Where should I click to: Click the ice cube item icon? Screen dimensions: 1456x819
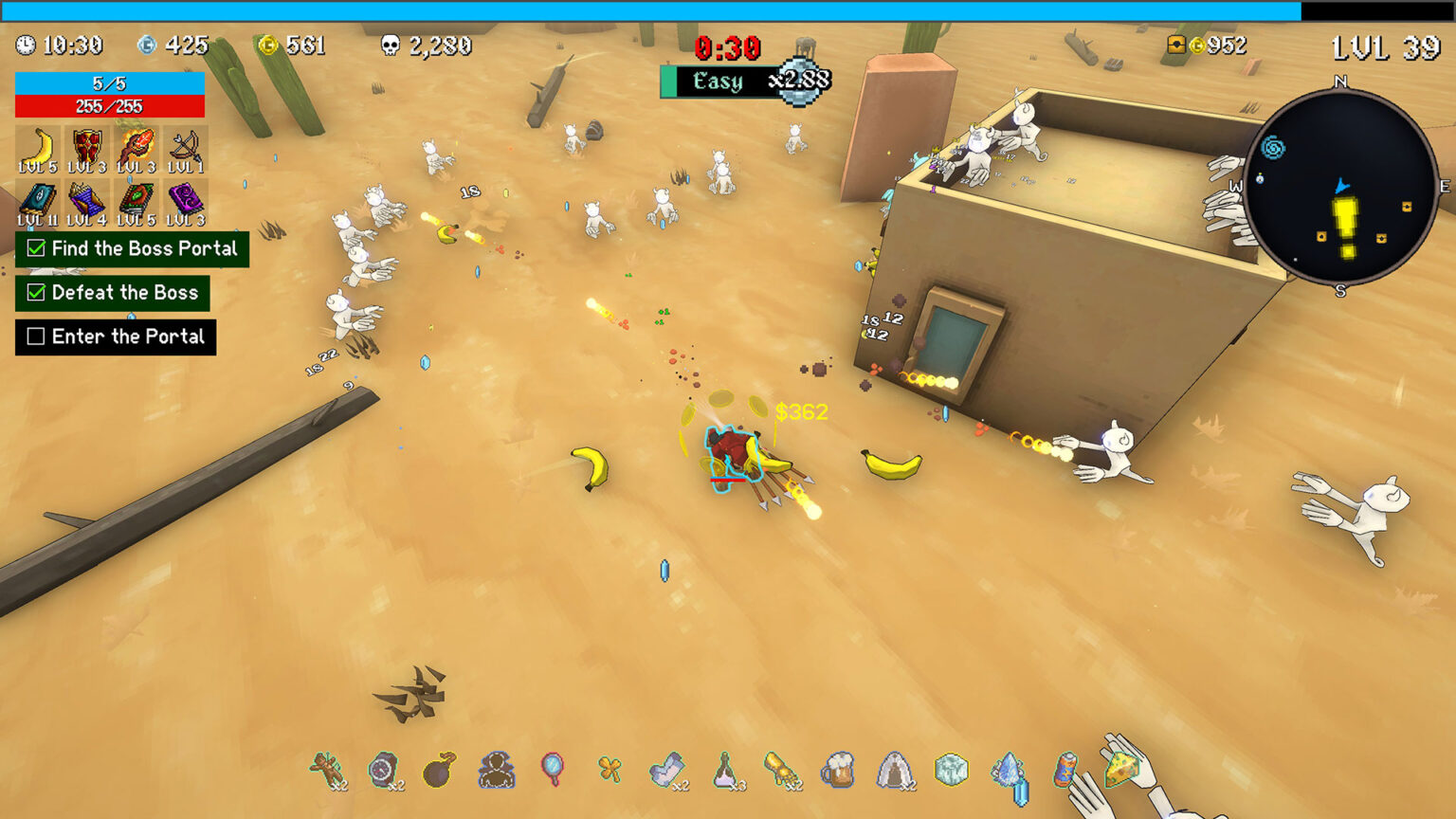951,770
